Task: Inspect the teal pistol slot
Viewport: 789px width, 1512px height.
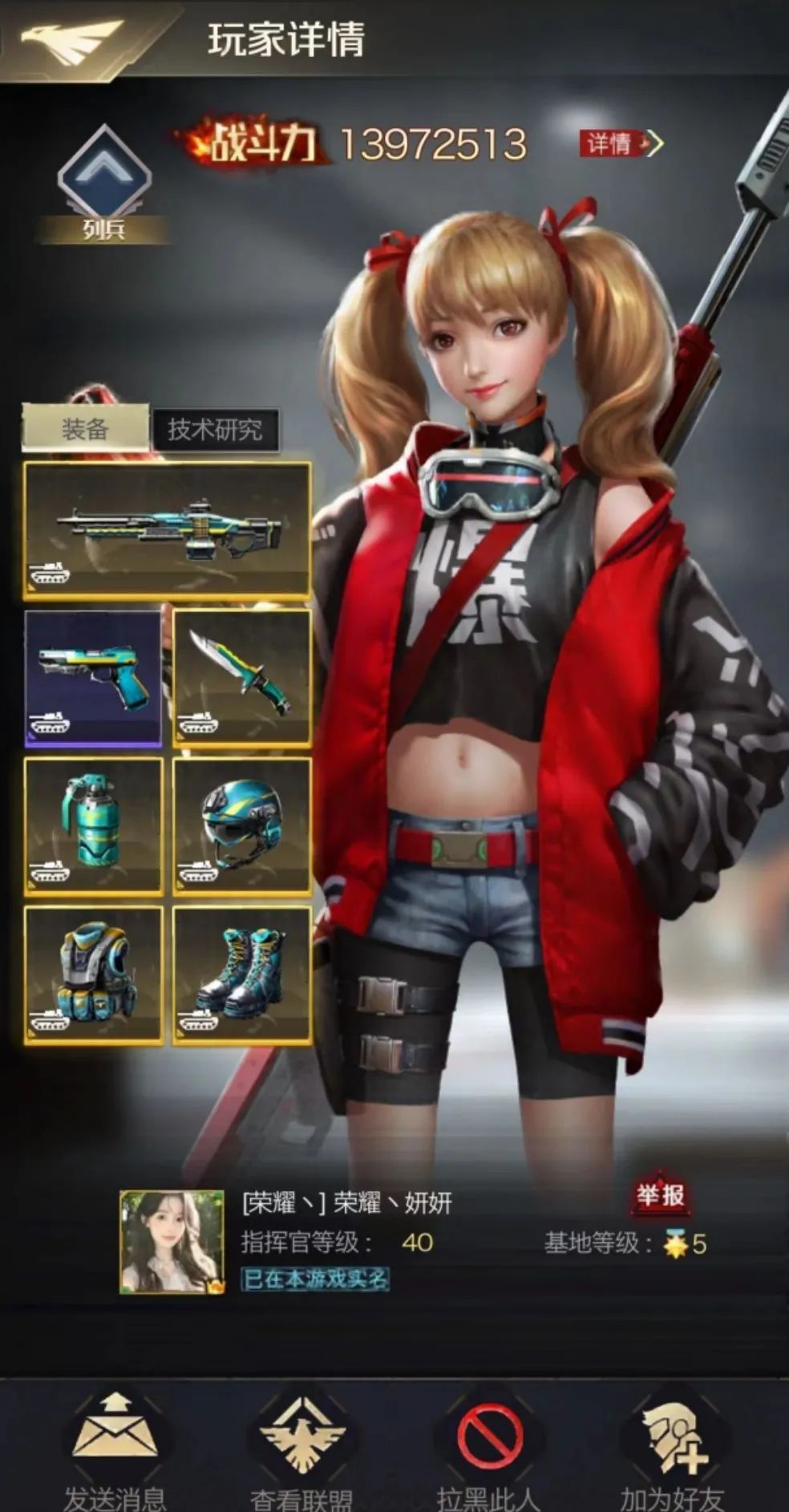Action: click(x=93, y=678)
